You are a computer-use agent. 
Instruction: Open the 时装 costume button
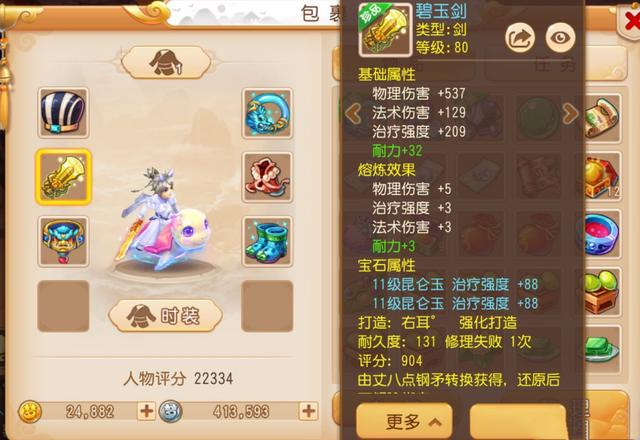point(165,315)
